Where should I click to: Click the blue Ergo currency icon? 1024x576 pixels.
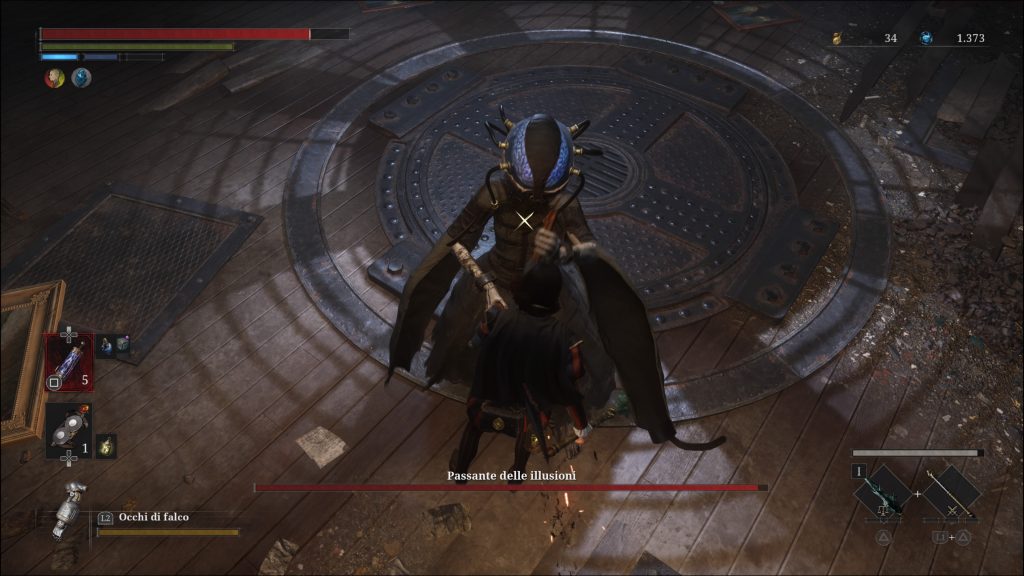926,38
